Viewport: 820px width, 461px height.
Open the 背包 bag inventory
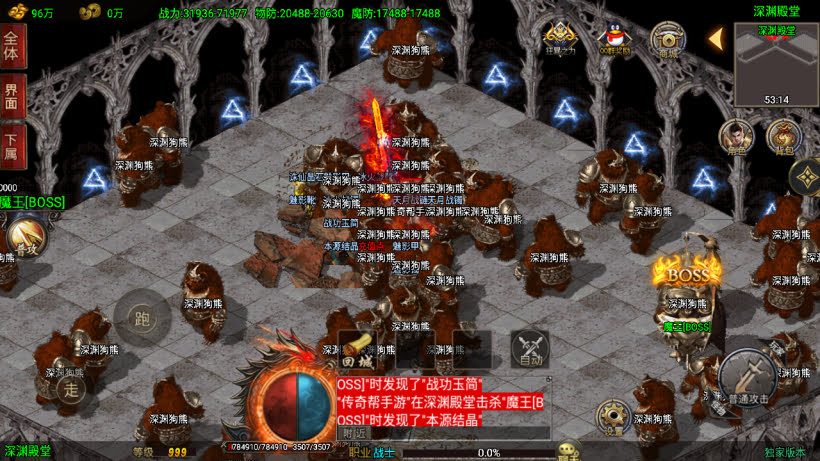784,137
